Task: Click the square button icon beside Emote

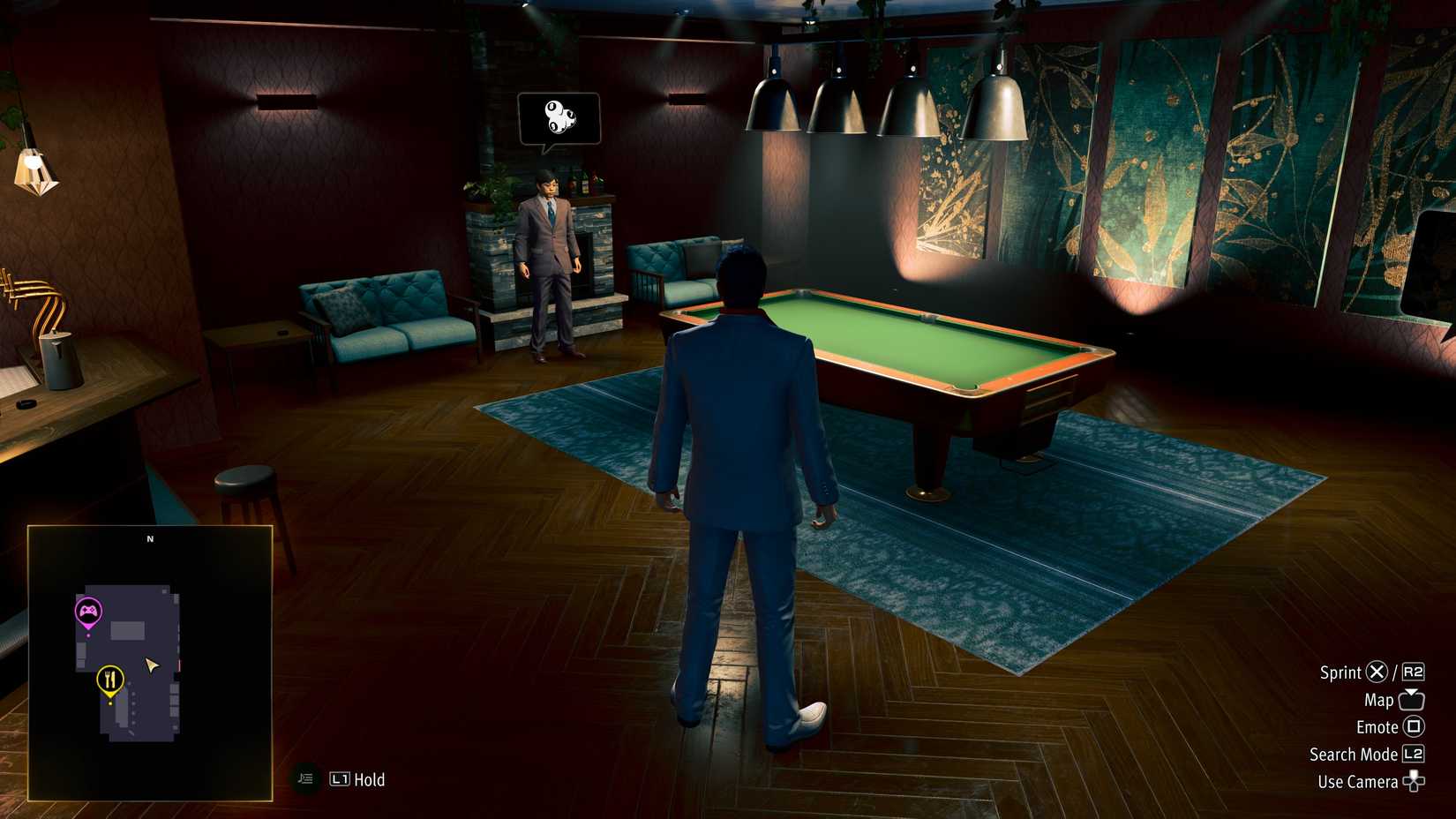Action: click(1413, 726)
